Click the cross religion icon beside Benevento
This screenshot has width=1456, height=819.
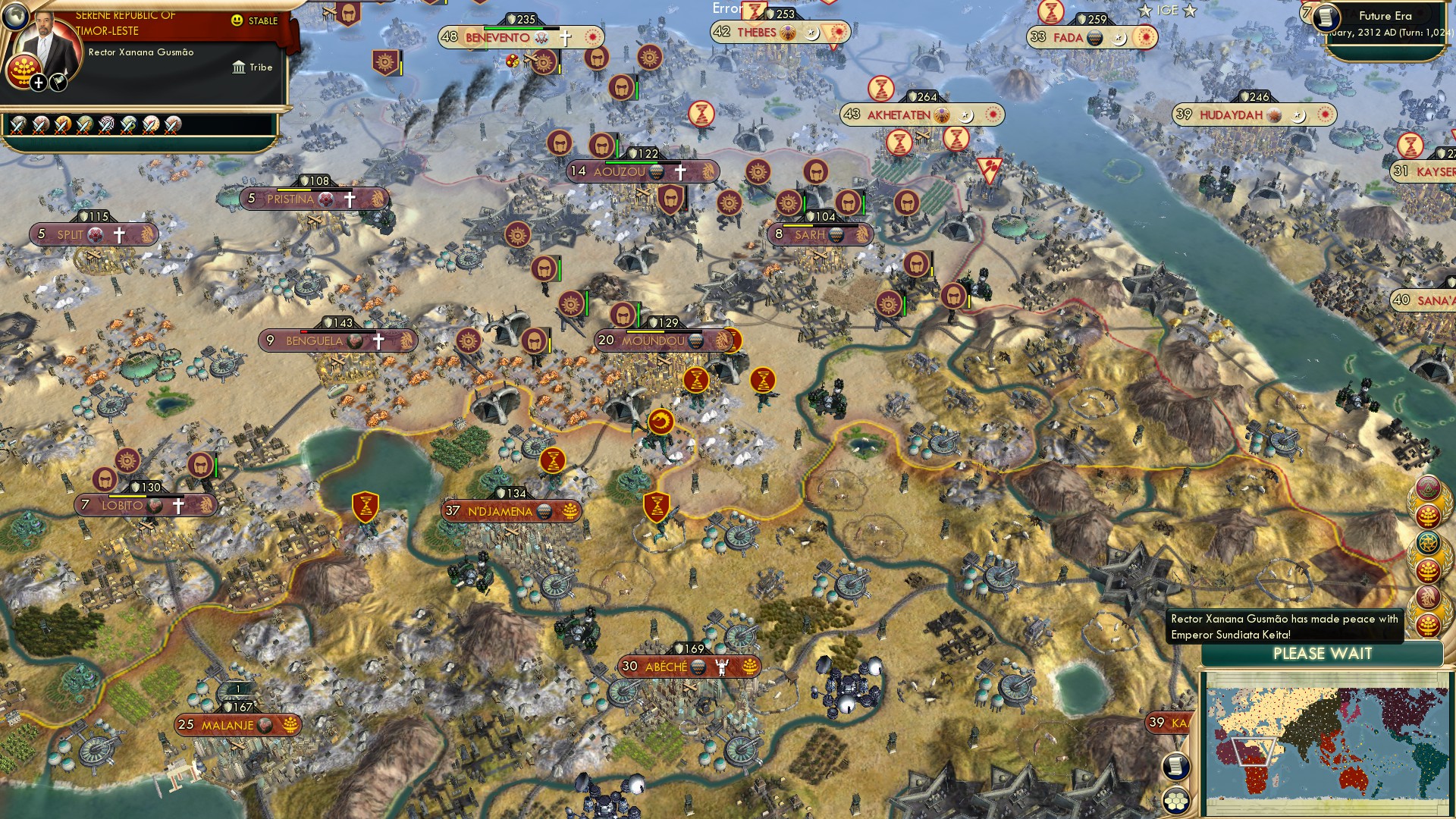(x=564, y=39)
